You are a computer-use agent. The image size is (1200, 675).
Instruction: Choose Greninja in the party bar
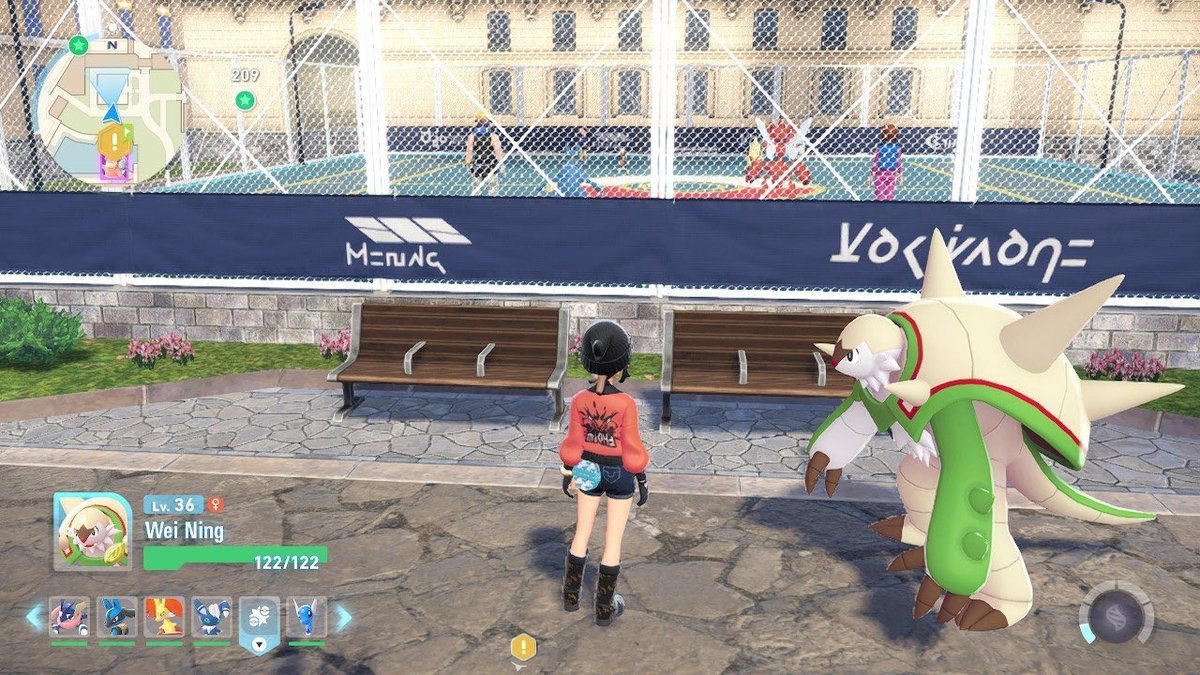pyautogui.click(x=69, y=617)
